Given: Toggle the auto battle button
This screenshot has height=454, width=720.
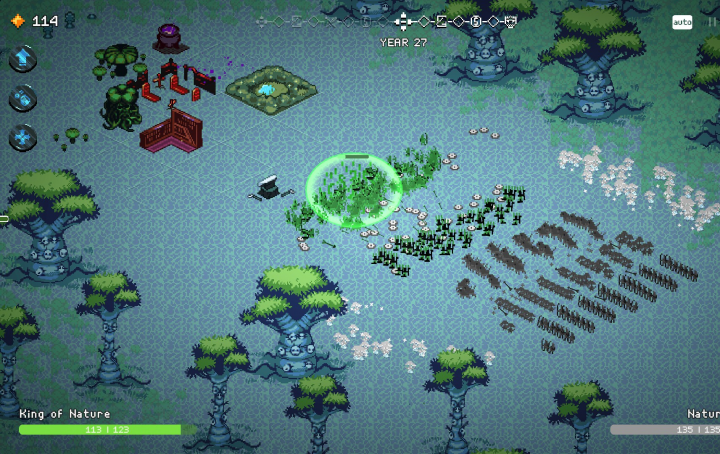Looking at the screenshot, I should [x=682, y=22].
